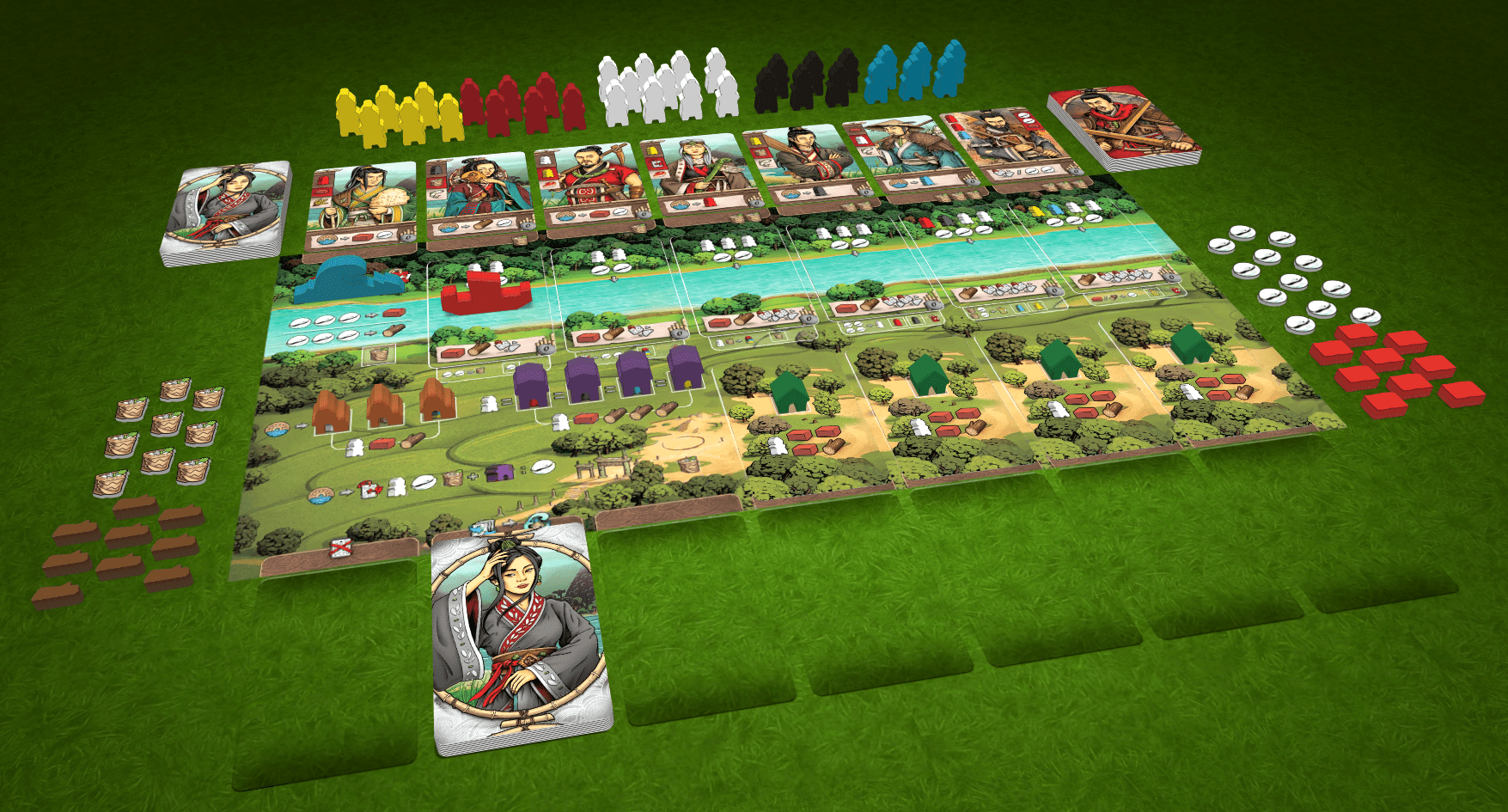Select the blue boat on the river
Screen dimensions: 1508x812
click(x=339, y=279)
